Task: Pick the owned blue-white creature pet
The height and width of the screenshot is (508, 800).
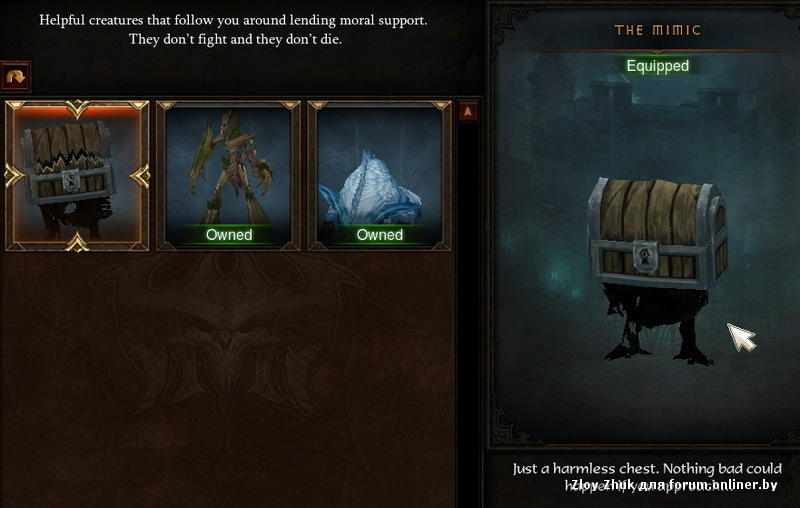Action: pyautogui.click(x=379, y=176)
